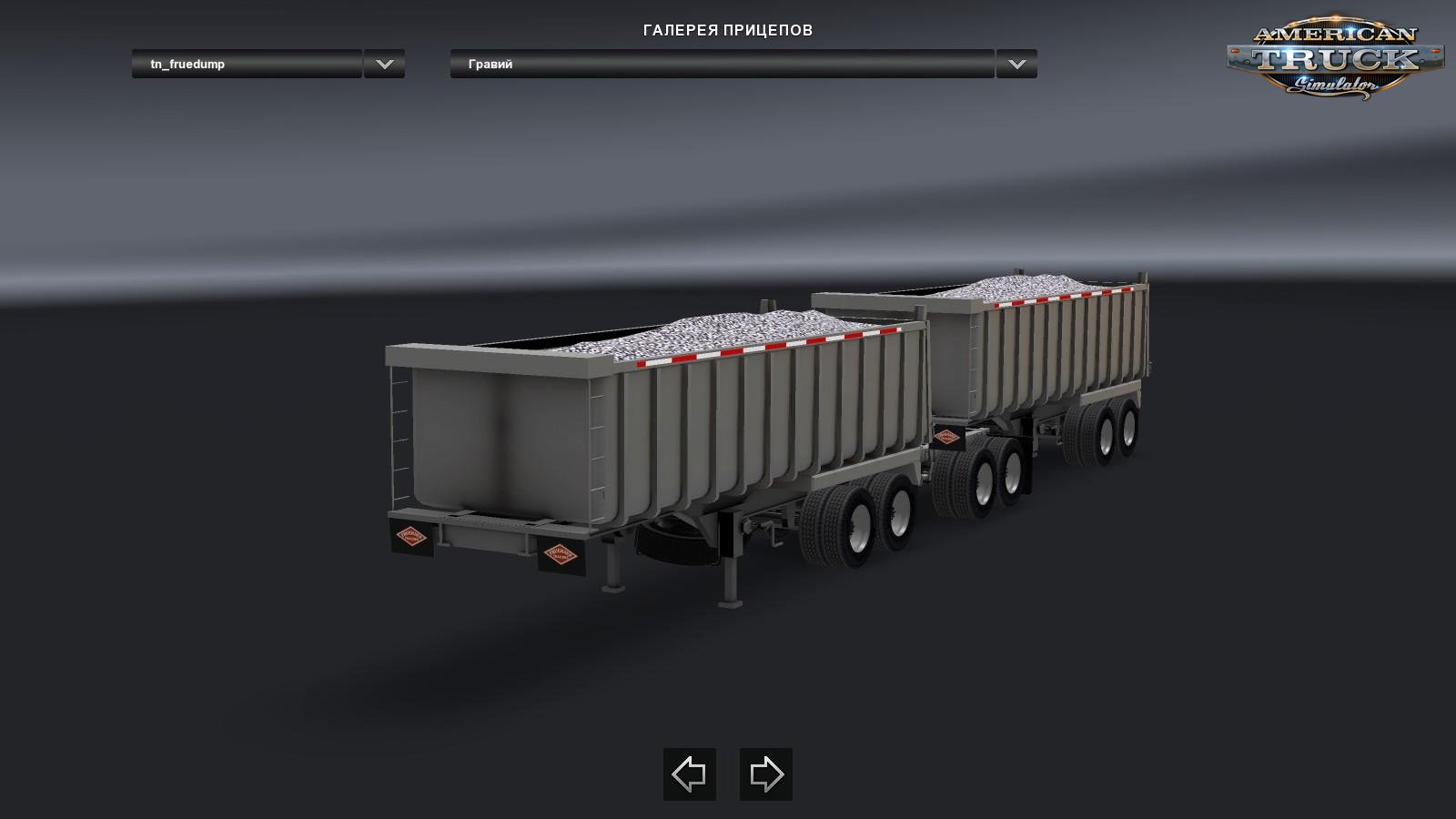Select the tn_fruedump field in the header bar

[x=246, y=65]
